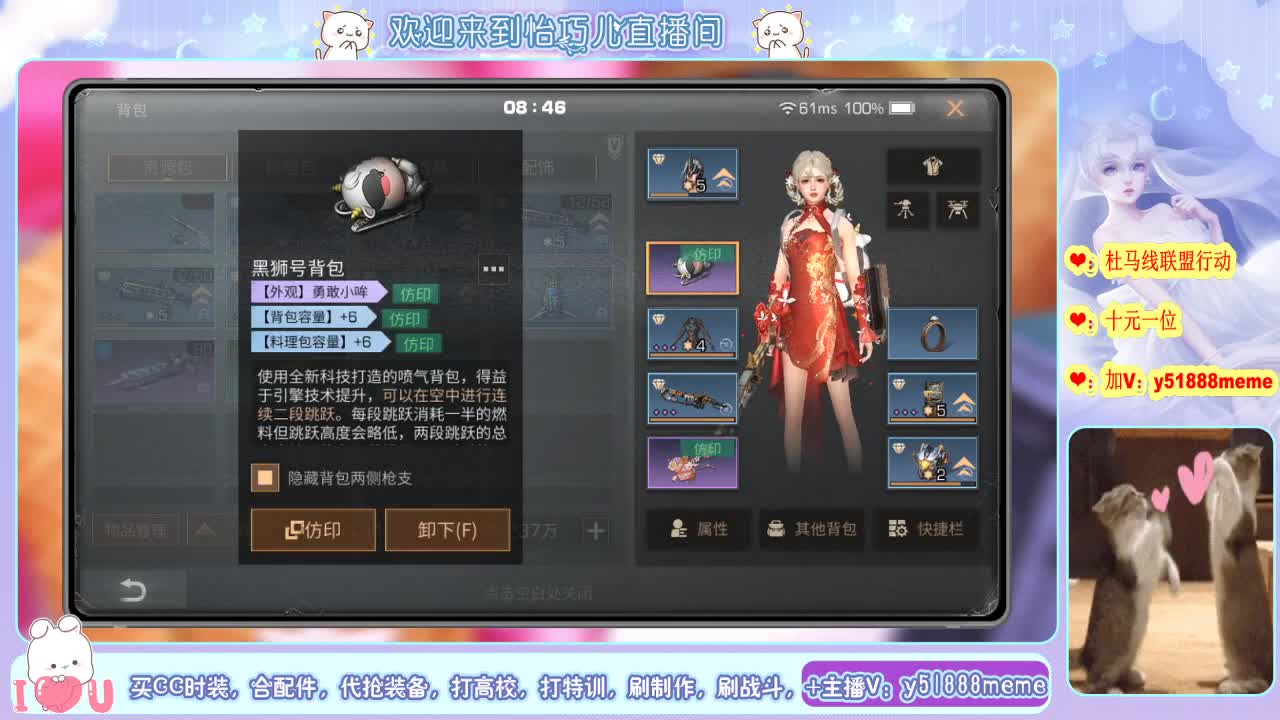This screenshot has height=720, width=1280.
Task: Select the equipped ring accessory slot
Action: [932, 333]
